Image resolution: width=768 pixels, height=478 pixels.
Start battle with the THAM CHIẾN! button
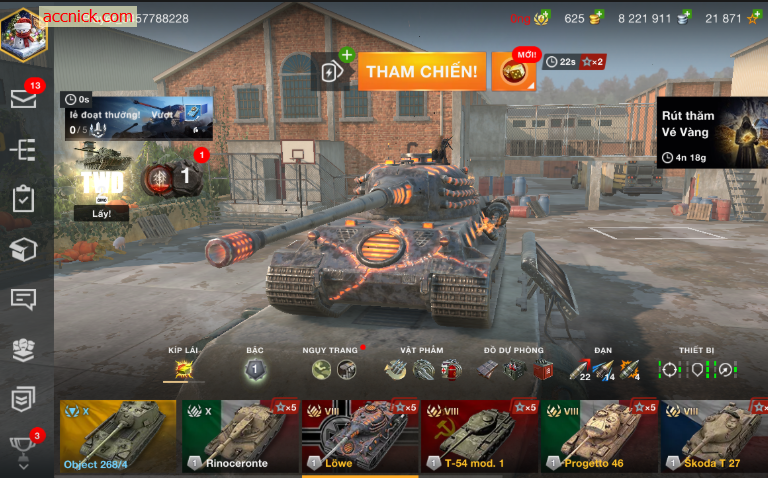click(421, 71)
